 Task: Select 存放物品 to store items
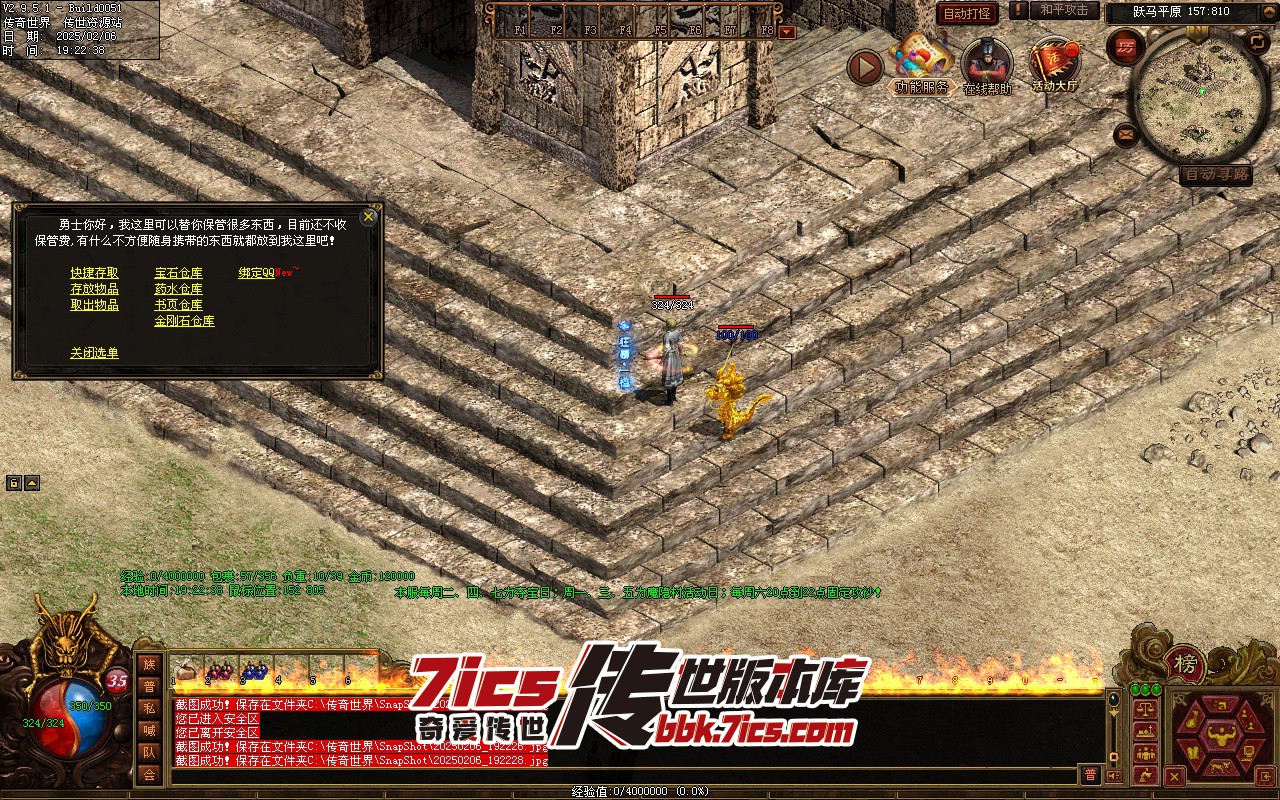point(94,289)
